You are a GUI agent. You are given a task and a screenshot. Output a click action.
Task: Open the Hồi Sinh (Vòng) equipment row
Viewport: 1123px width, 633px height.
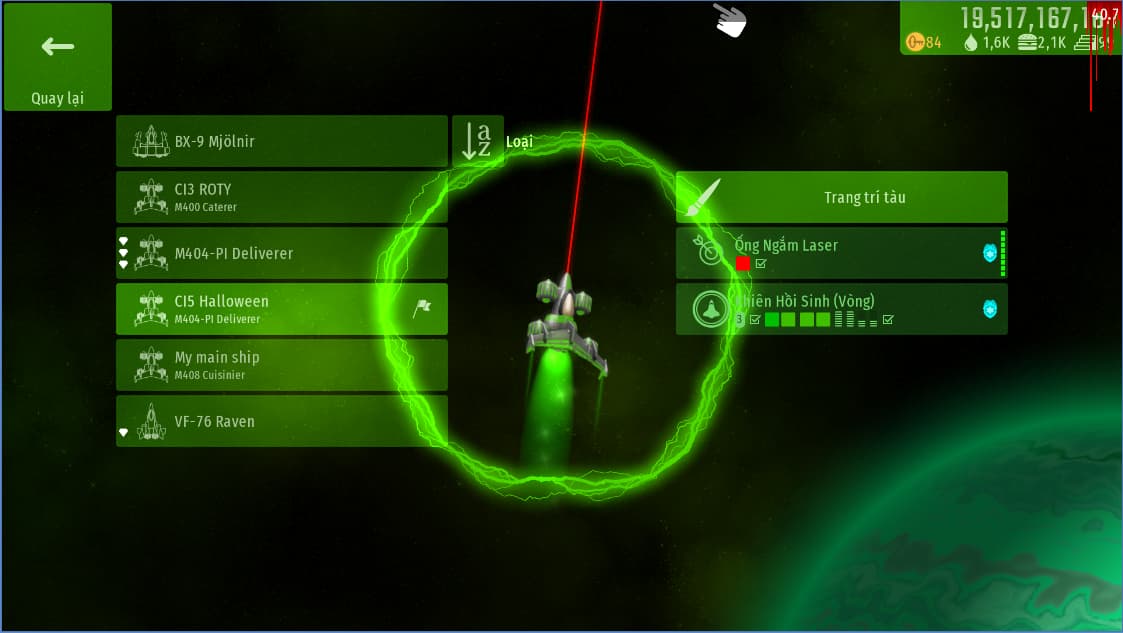(x=841, y=309)
